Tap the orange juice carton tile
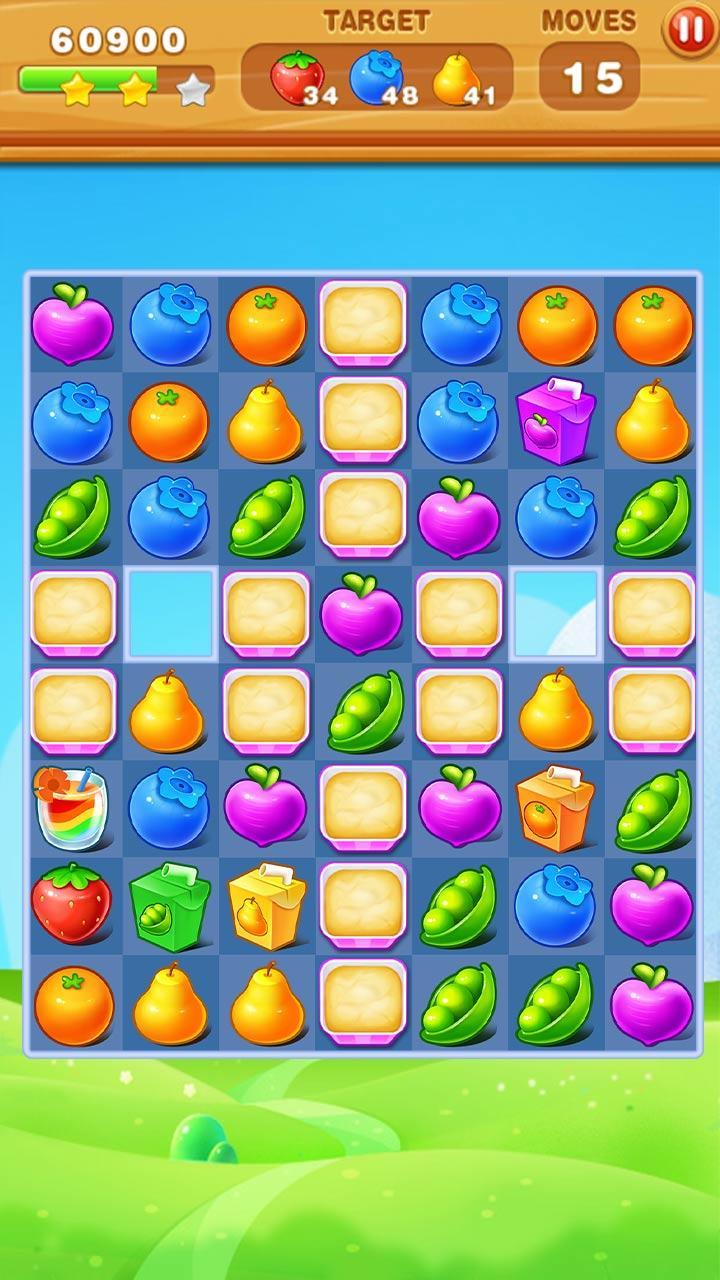Image resolution: width=720 pixels, height=1280 pixels. pyautogui.click(x=555, y=807)
